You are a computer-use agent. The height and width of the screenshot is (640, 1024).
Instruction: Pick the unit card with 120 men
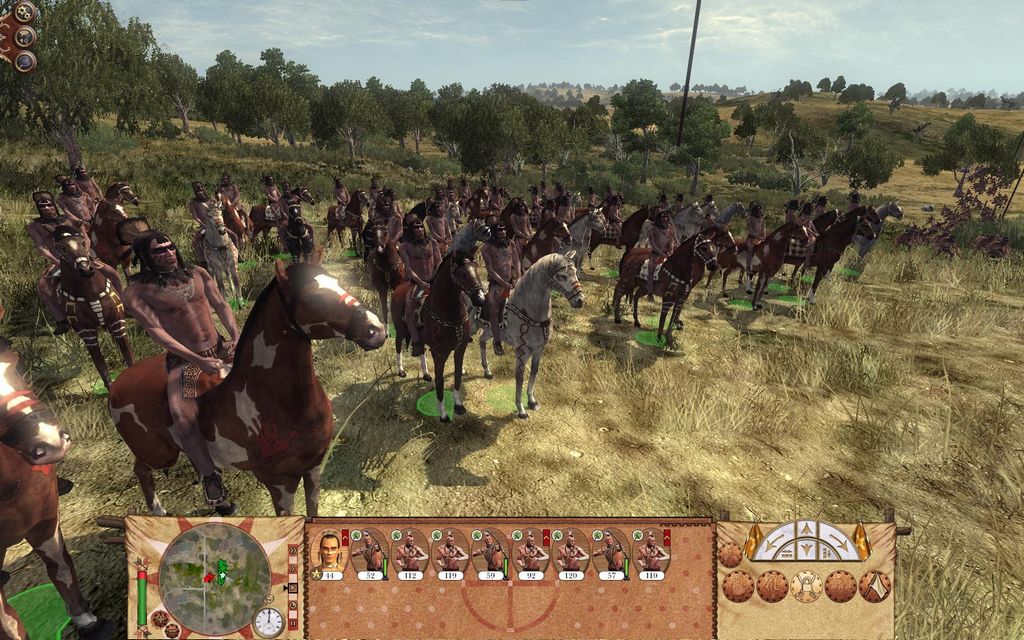570,553
